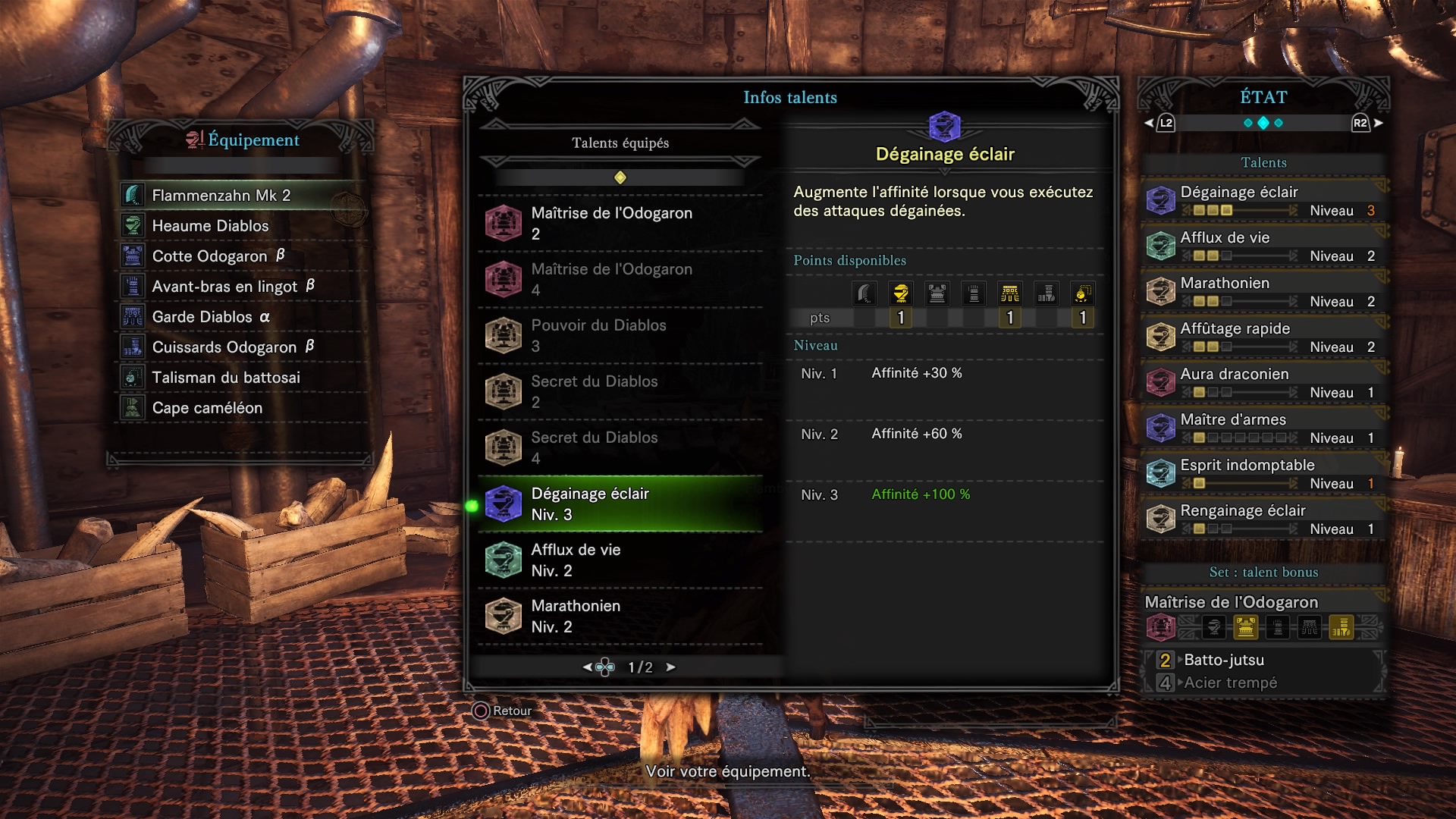Select the Dégainage éclair Niv. 3 talent row
Screen dimensions: 1456x819
pos(620,504)
